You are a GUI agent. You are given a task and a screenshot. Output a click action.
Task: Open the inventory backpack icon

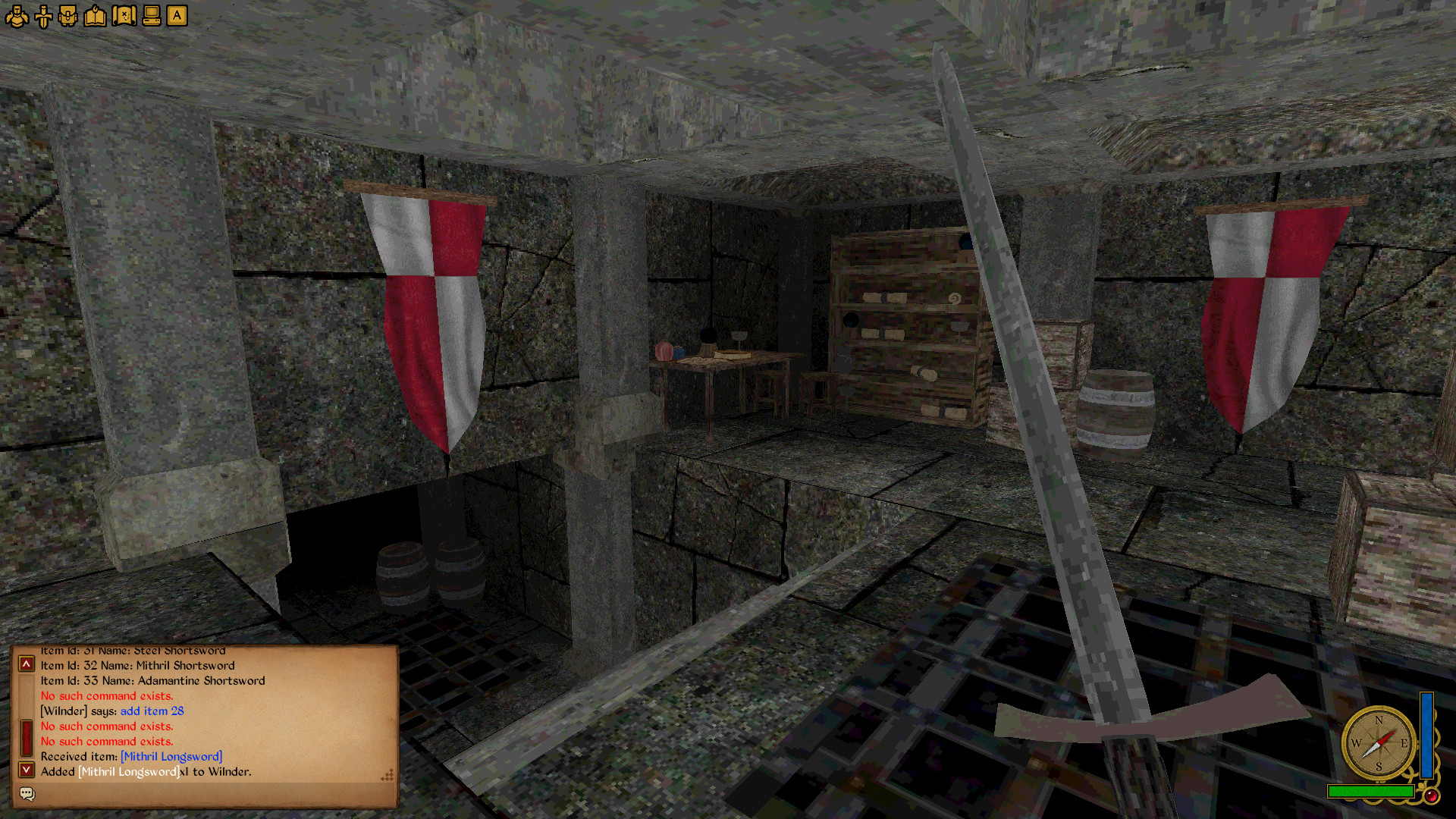(68, 16)
